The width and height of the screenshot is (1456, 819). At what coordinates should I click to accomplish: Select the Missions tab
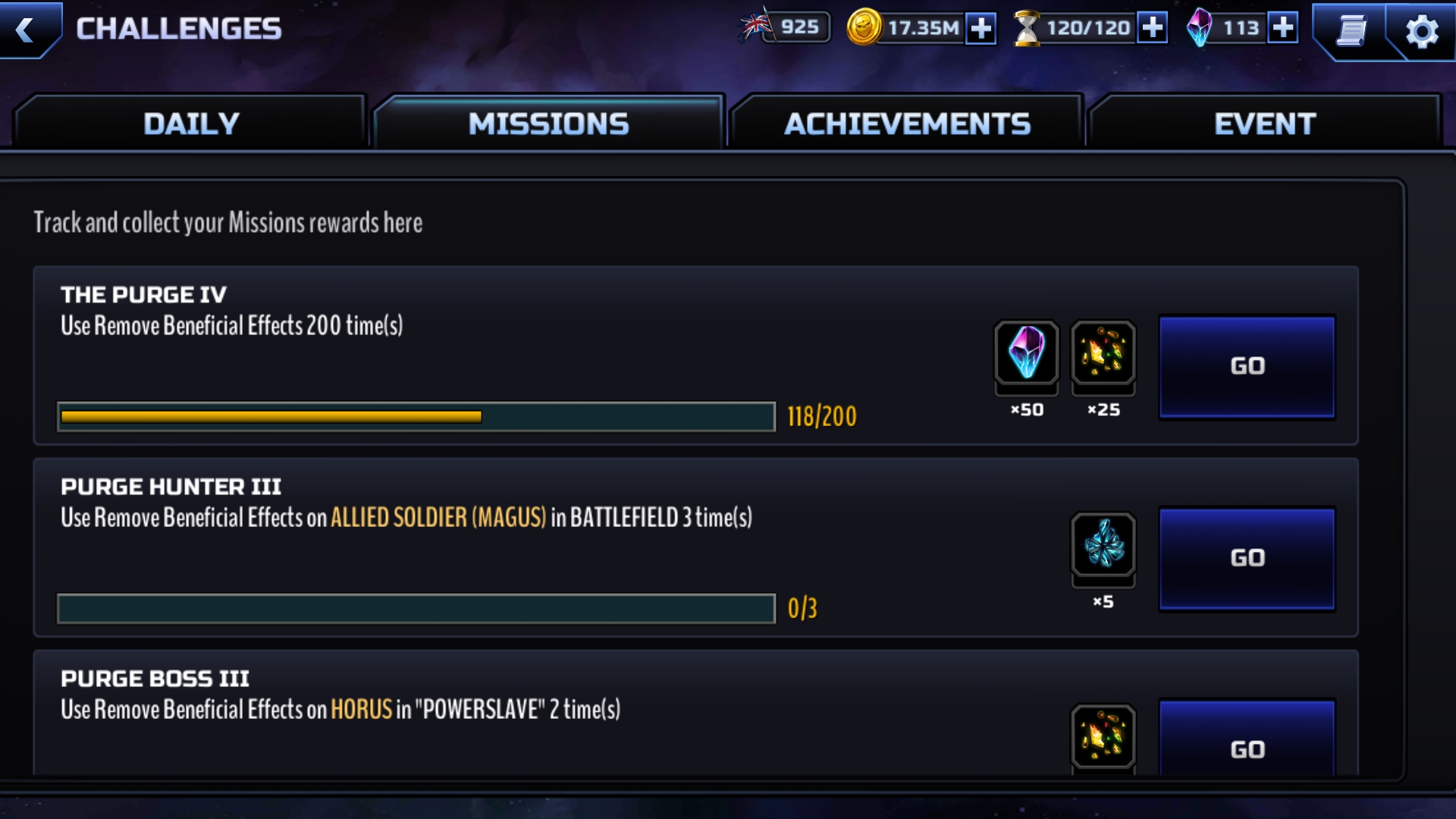click(x=548, y=124)
